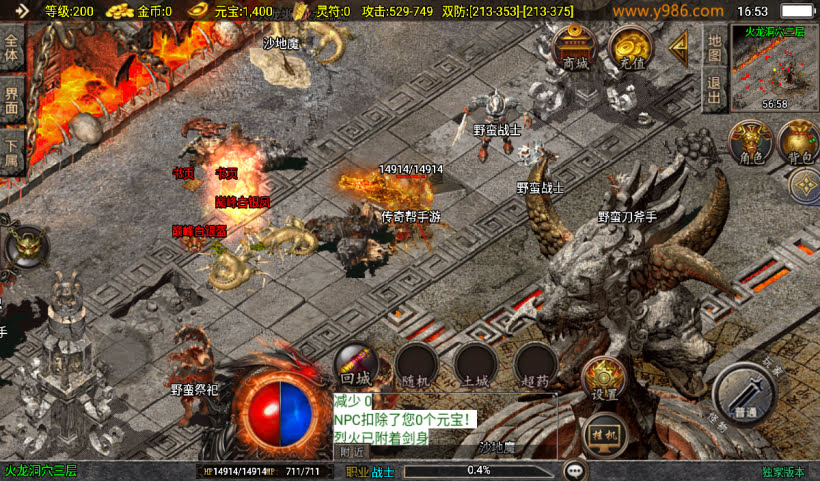Open the 设置 settings
This screenshot has height=481, width=820.
(604, 378)
